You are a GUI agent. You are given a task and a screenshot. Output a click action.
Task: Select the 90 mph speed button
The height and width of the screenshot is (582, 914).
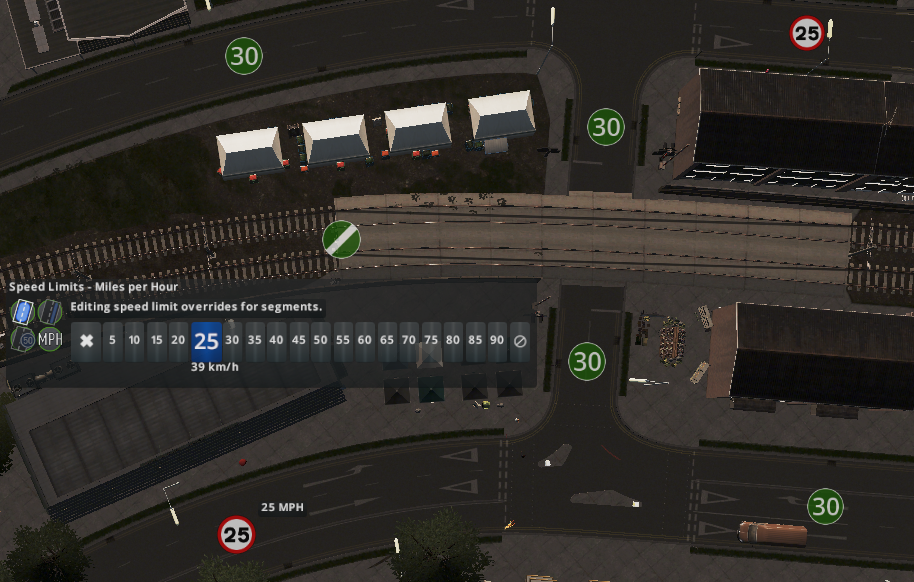tap(497, 340)
